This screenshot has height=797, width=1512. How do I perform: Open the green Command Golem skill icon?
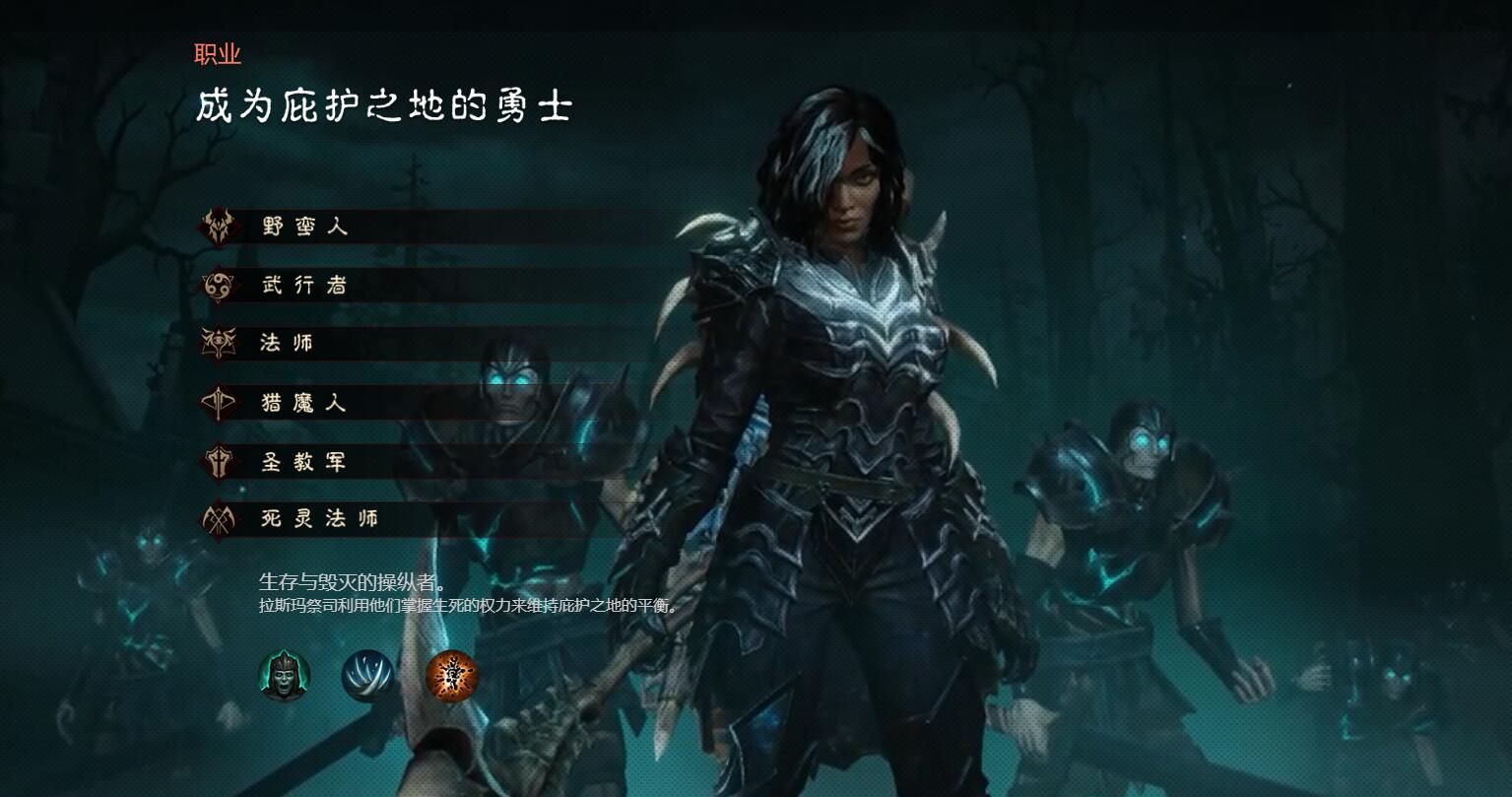[x=284, y=677]
